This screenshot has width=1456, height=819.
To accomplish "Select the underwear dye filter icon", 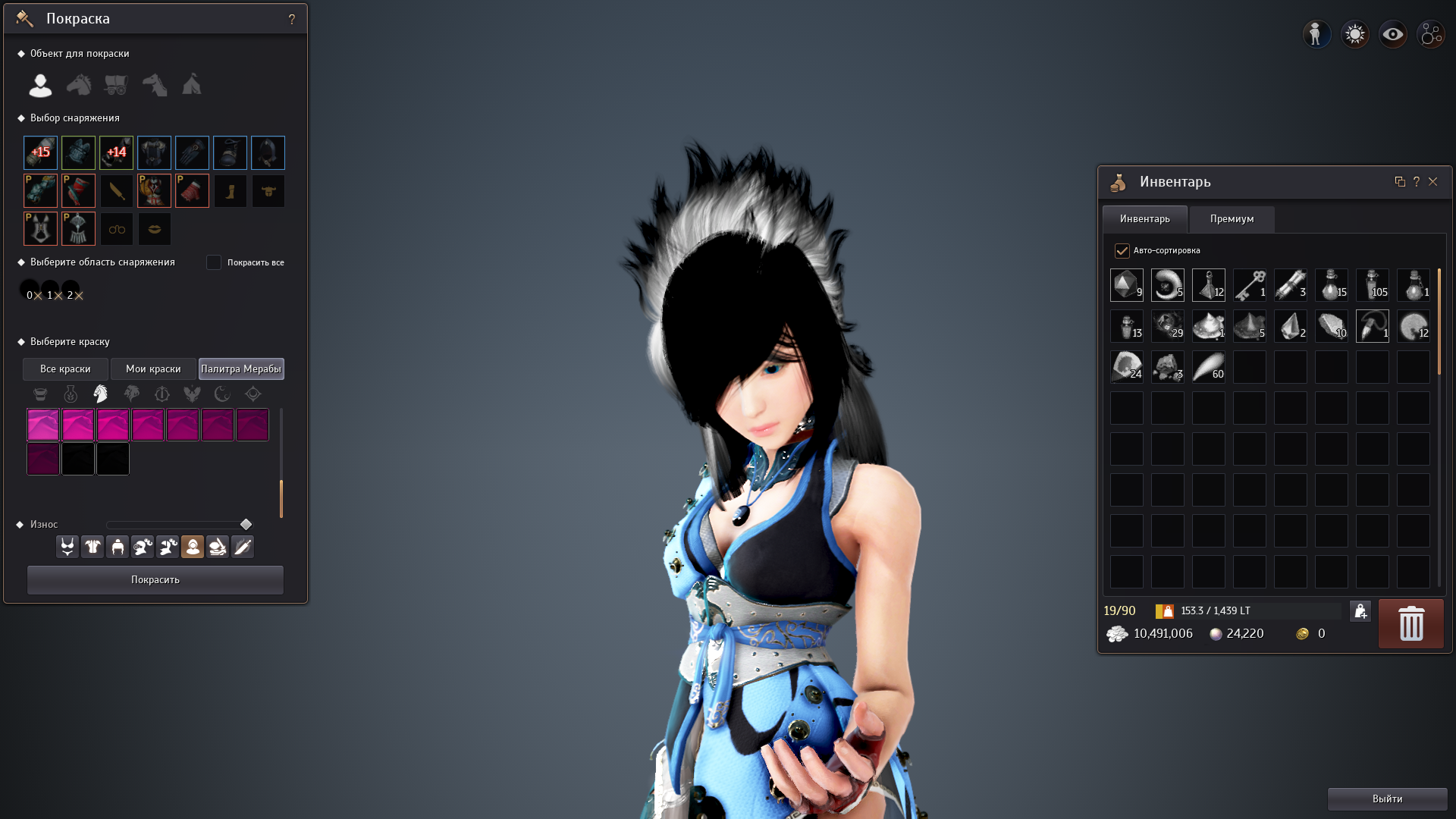I will pos(67,546).
